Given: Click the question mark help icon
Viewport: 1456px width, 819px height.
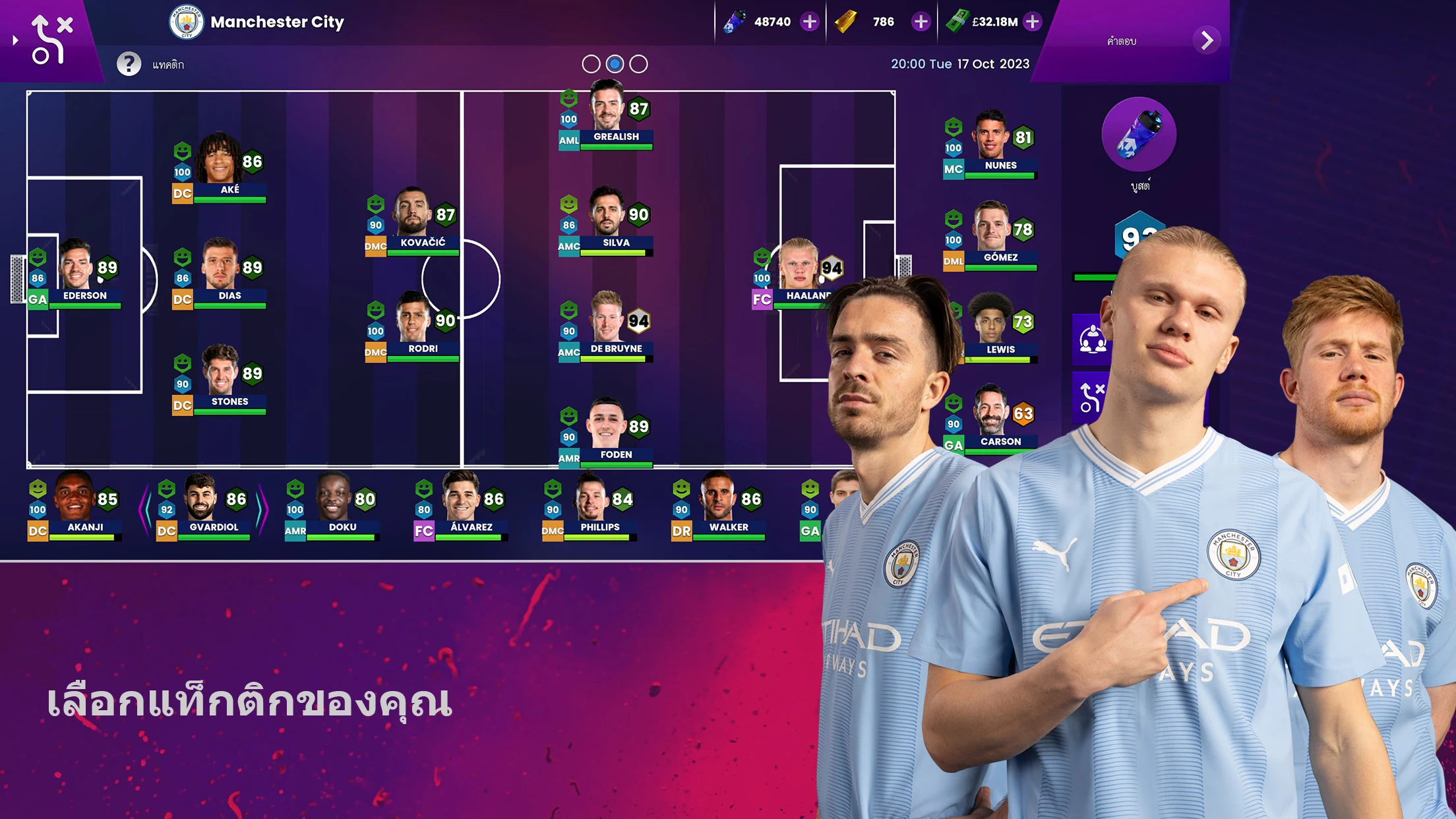Looking at the screenshot, I should (x=130, y=63).
